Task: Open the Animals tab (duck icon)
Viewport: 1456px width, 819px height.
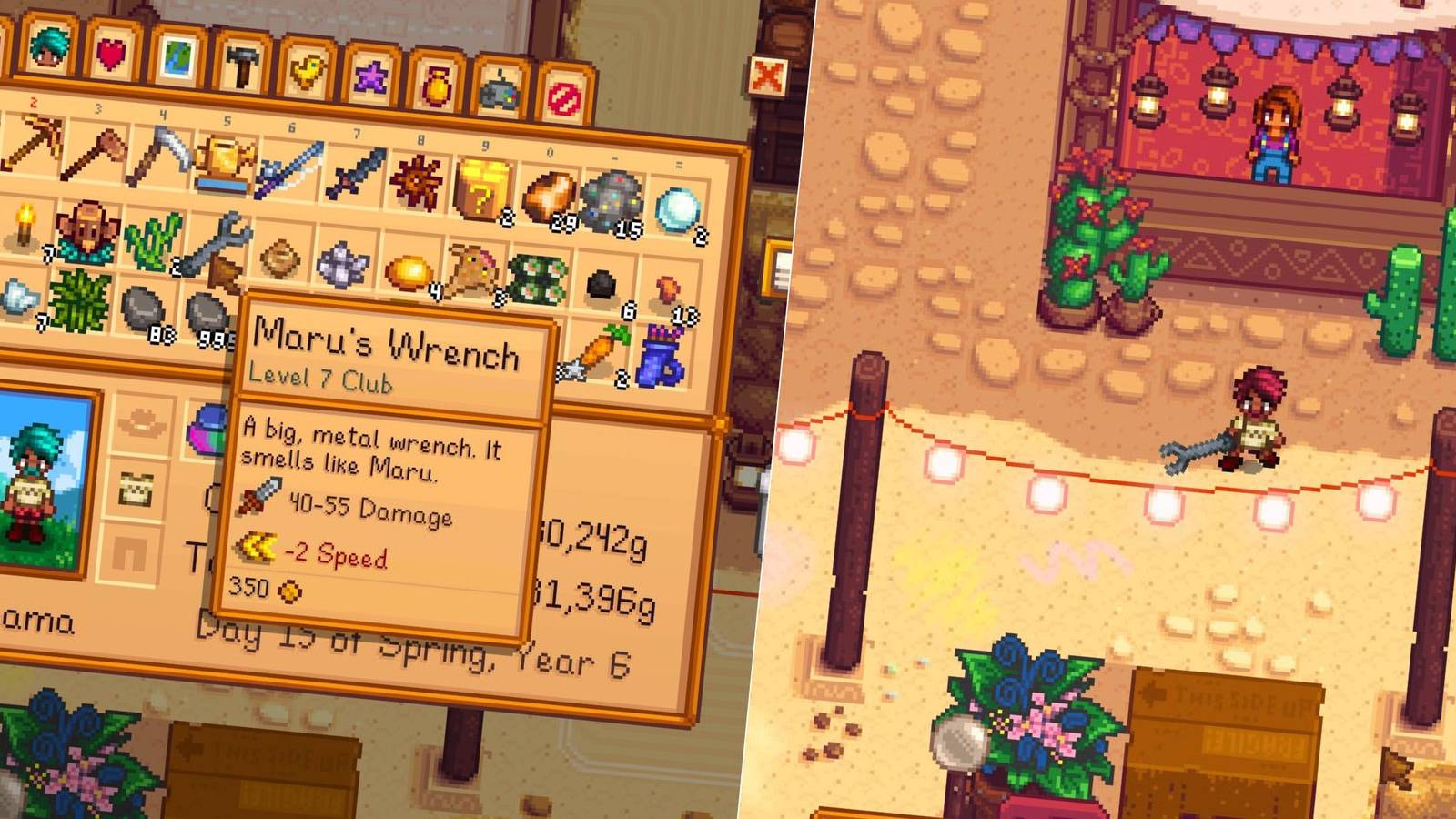Action: [x=308, y=71]
